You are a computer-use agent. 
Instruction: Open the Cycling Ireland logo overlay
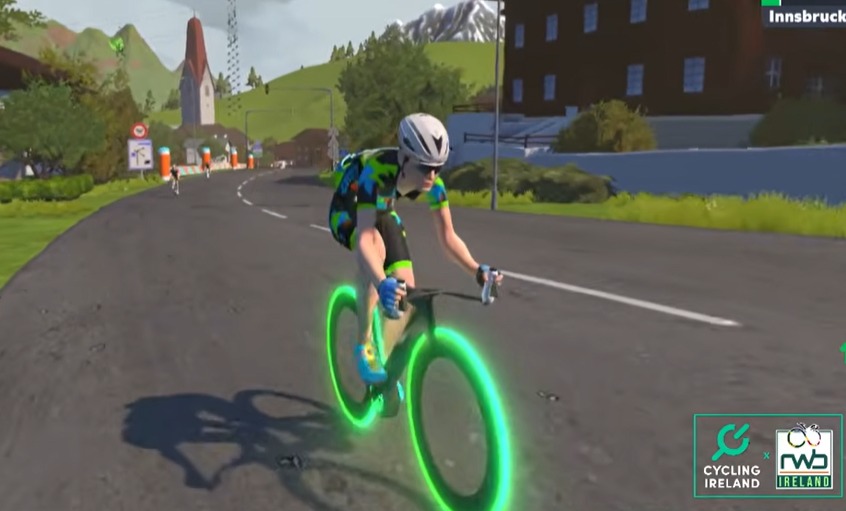click(x=732, y=456)
